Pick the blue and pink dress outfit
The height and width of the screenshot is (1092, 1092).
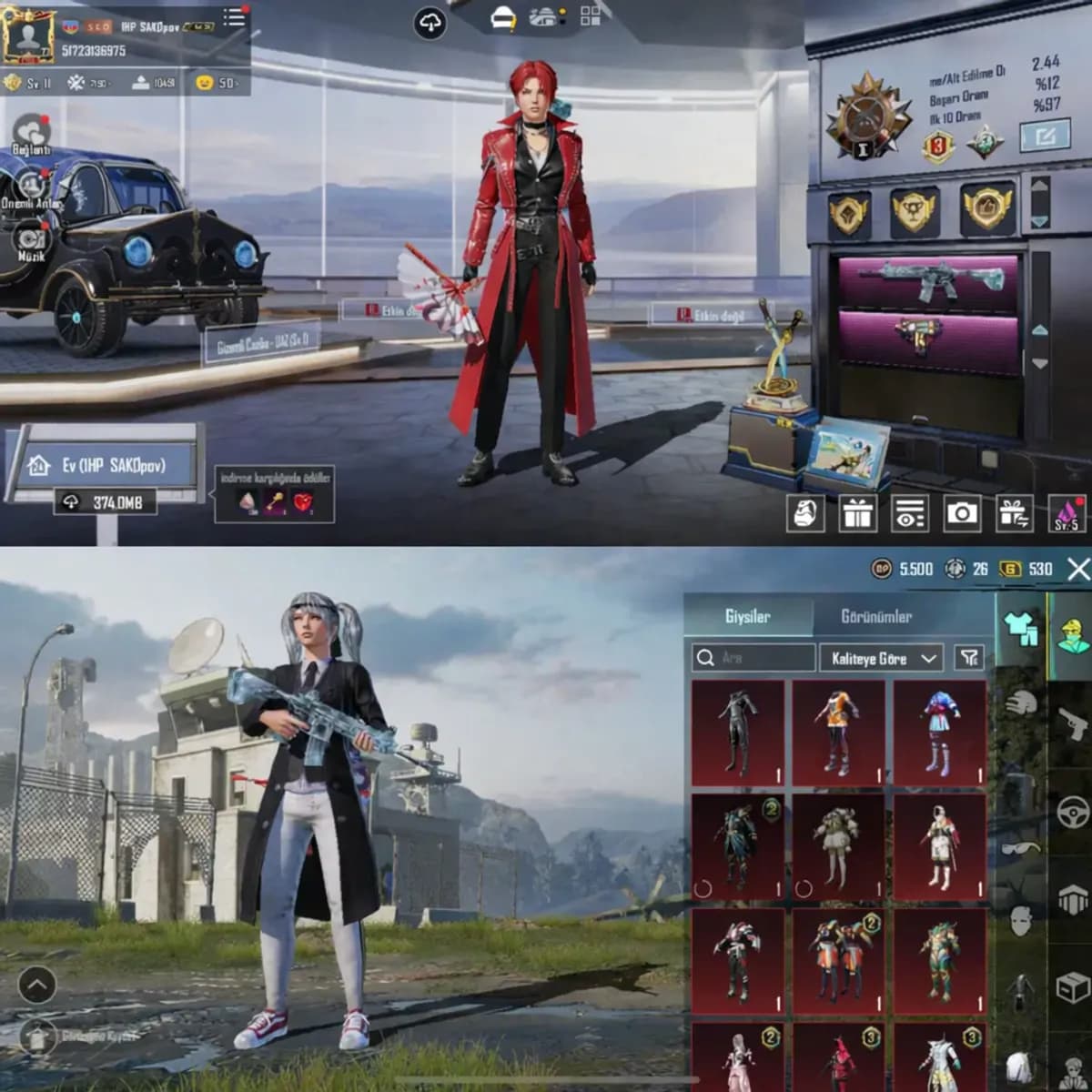click(939, 733)
